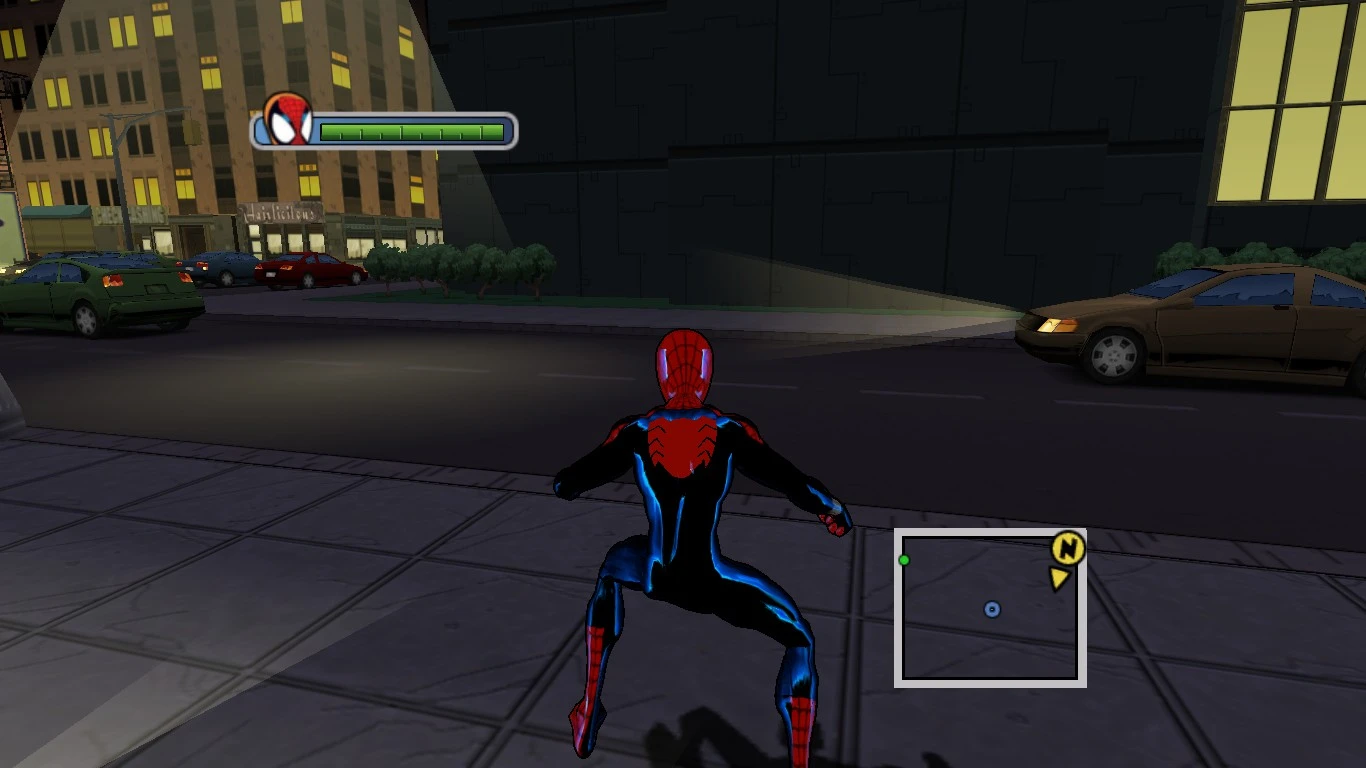
Task: Click the yellow objective arrow on the minimap
Action: 1062,578
